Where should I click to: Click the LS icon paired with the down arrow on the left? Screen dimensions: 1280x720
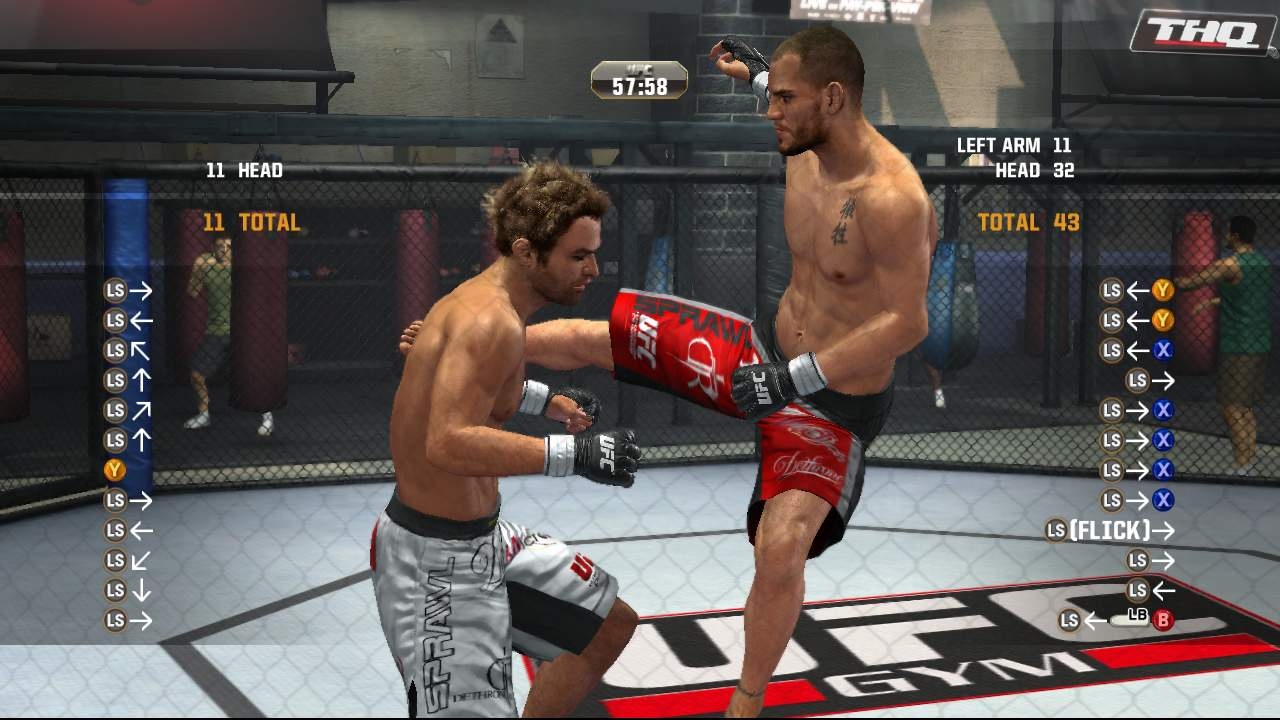(x=115, y=590)
